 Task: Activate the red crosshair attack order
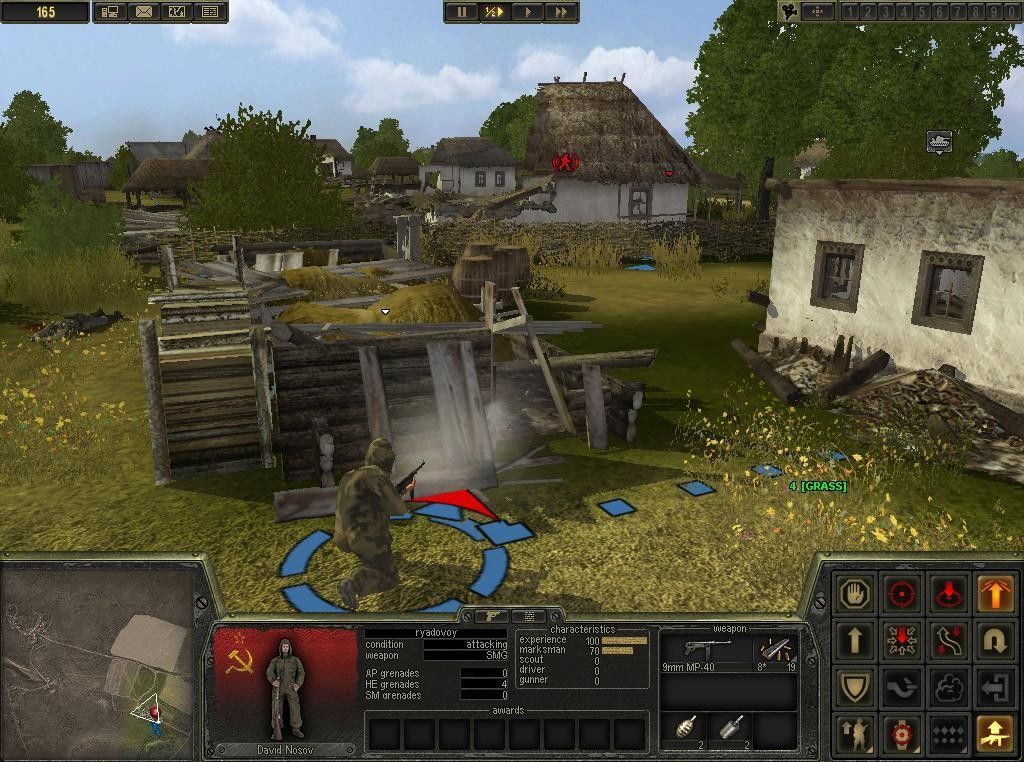tap(903, 594)
